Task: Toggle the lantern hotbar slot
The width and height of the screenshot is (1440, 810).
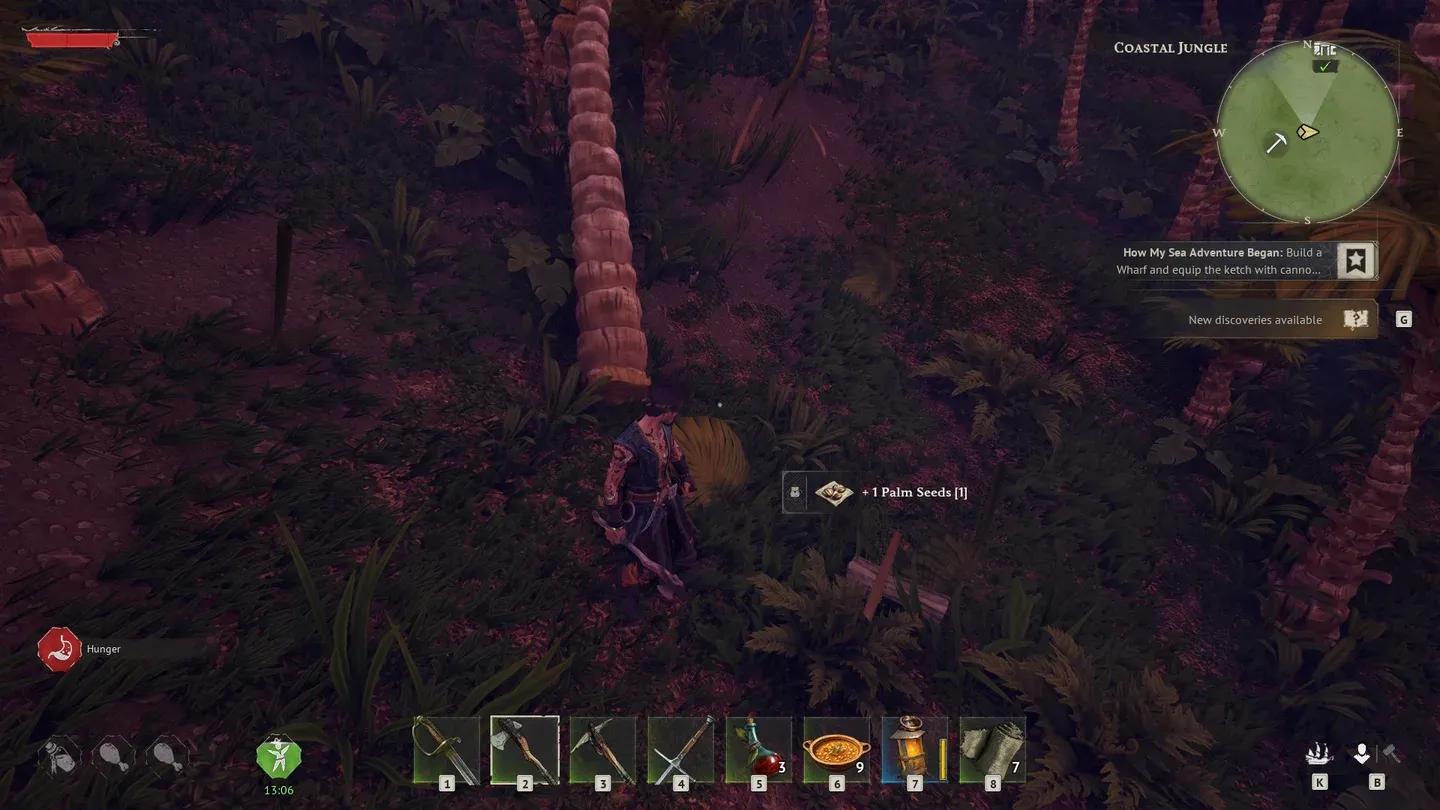Action: coord(914,750)
